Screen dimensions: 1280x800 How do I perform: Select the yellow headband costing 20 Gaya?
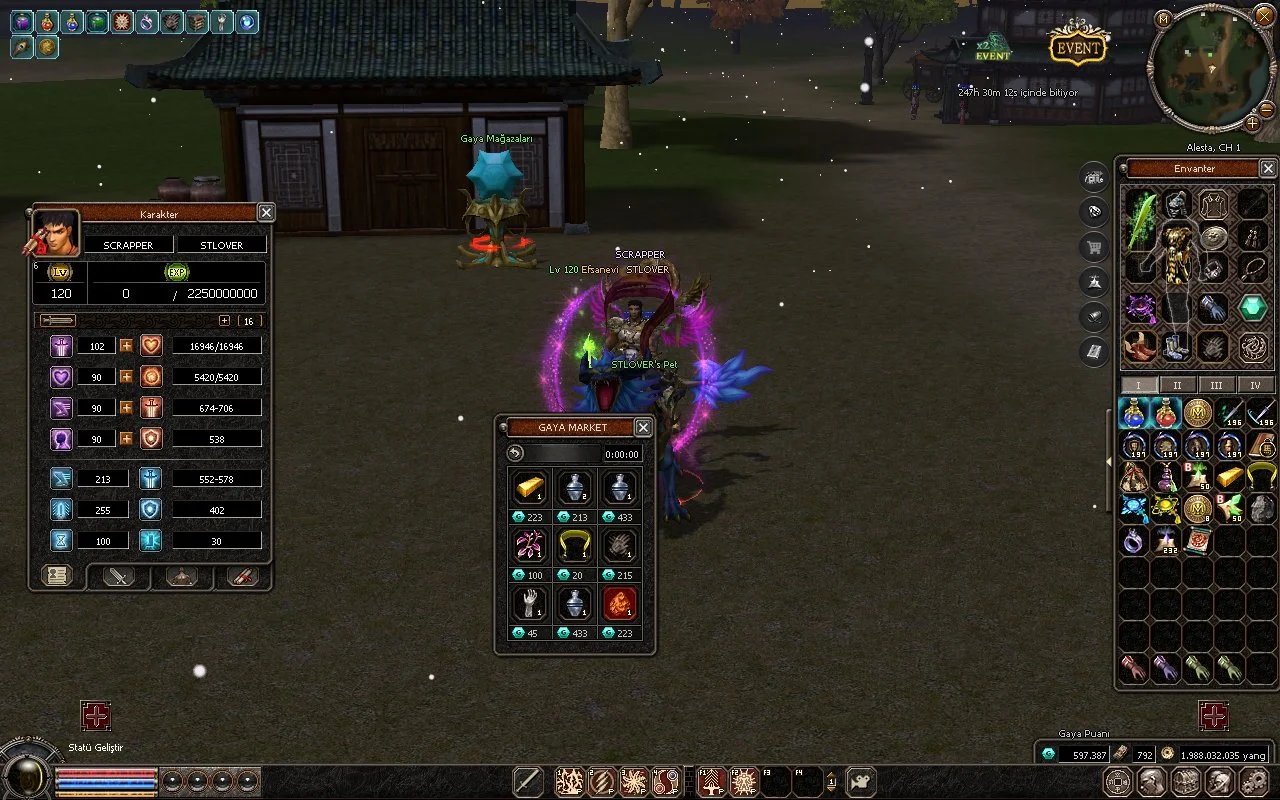pyautogui.click(x=574, y=546)
